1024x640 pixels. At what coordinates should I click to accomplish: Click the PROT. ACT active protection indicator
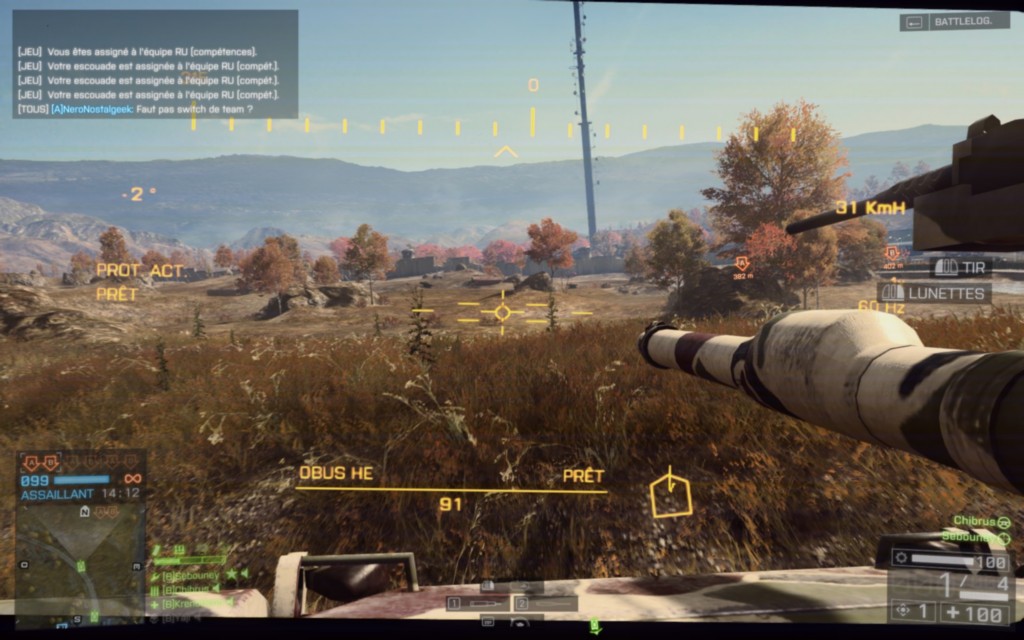click(x=140, y=270)
